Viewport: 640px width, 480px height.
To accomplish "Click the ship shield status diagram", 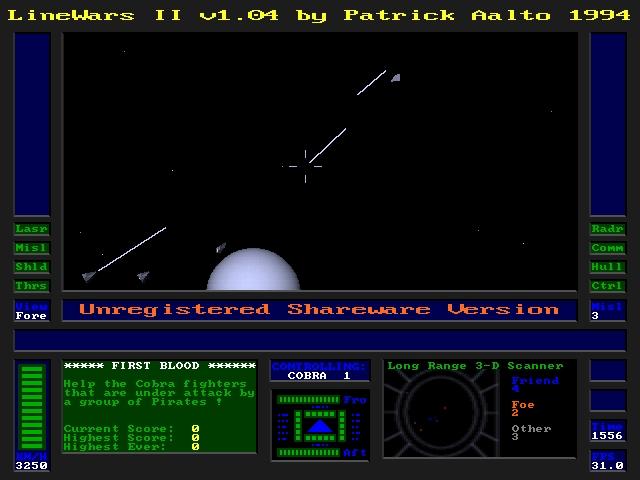I will coord(319,425).
